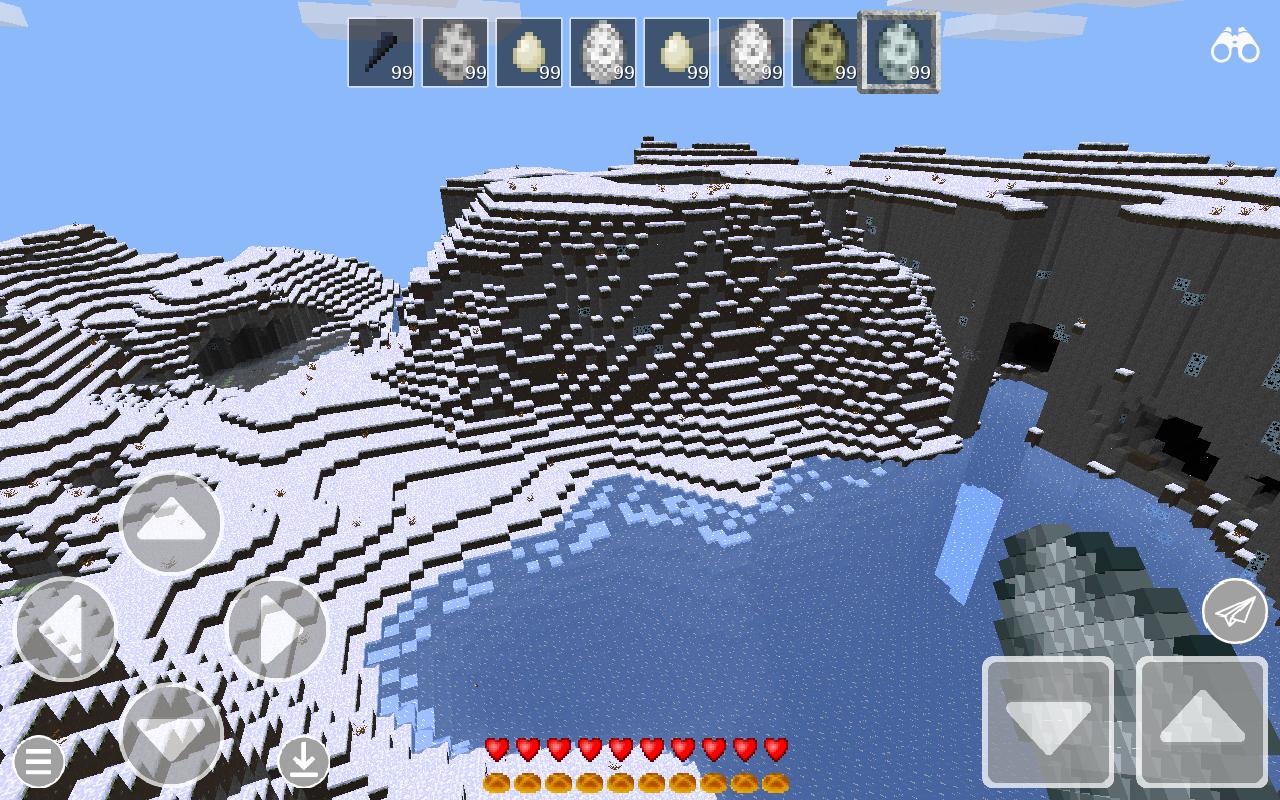Open the hamburger pause menu
This screenshot has width=1280, height=800.
pyautogui.click(x=38, y=762)
